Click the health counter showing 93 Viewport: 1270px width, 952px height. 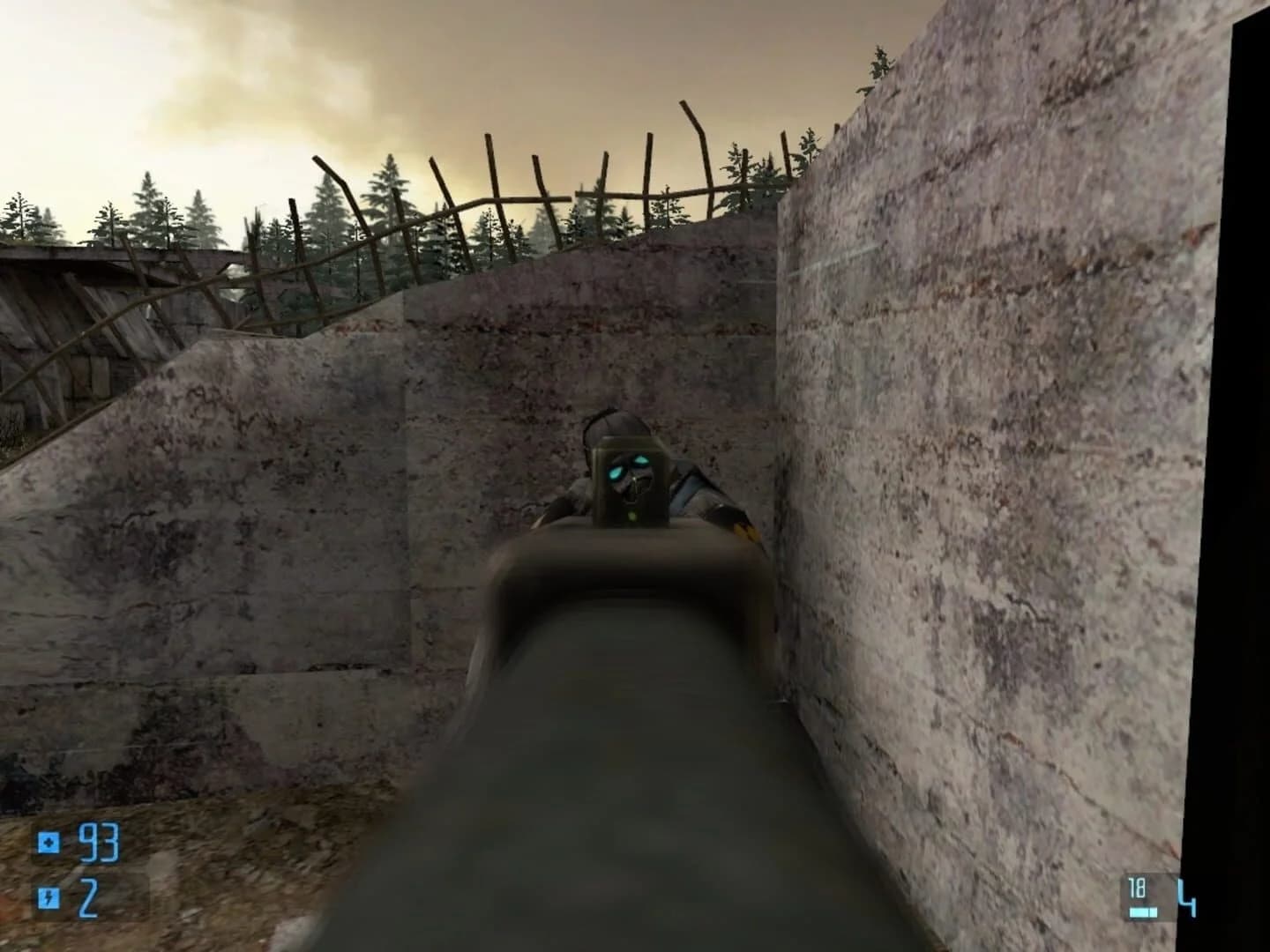99,844
